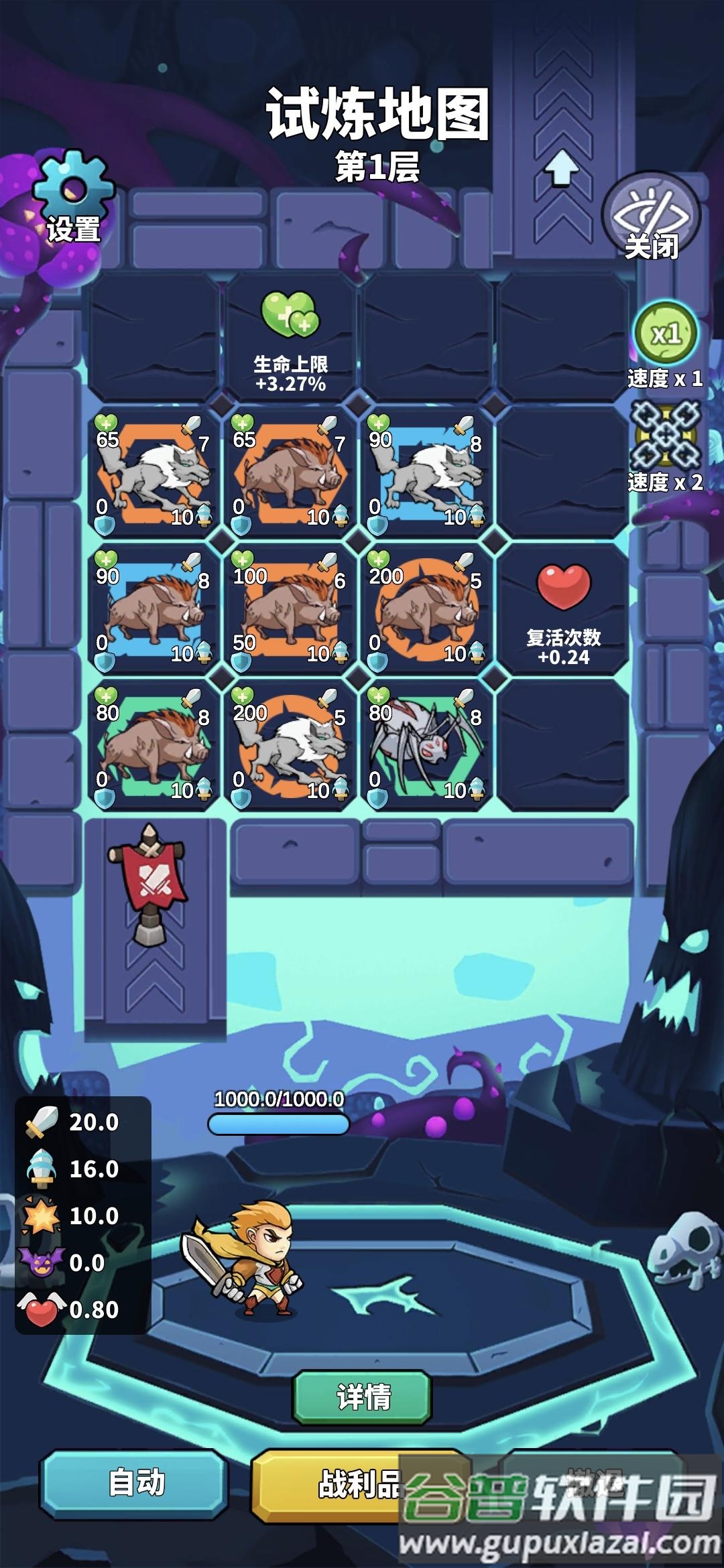Select the orange-framed wolf with 65 health
This screenshot has width=724, height=1568.
[154, 472]
